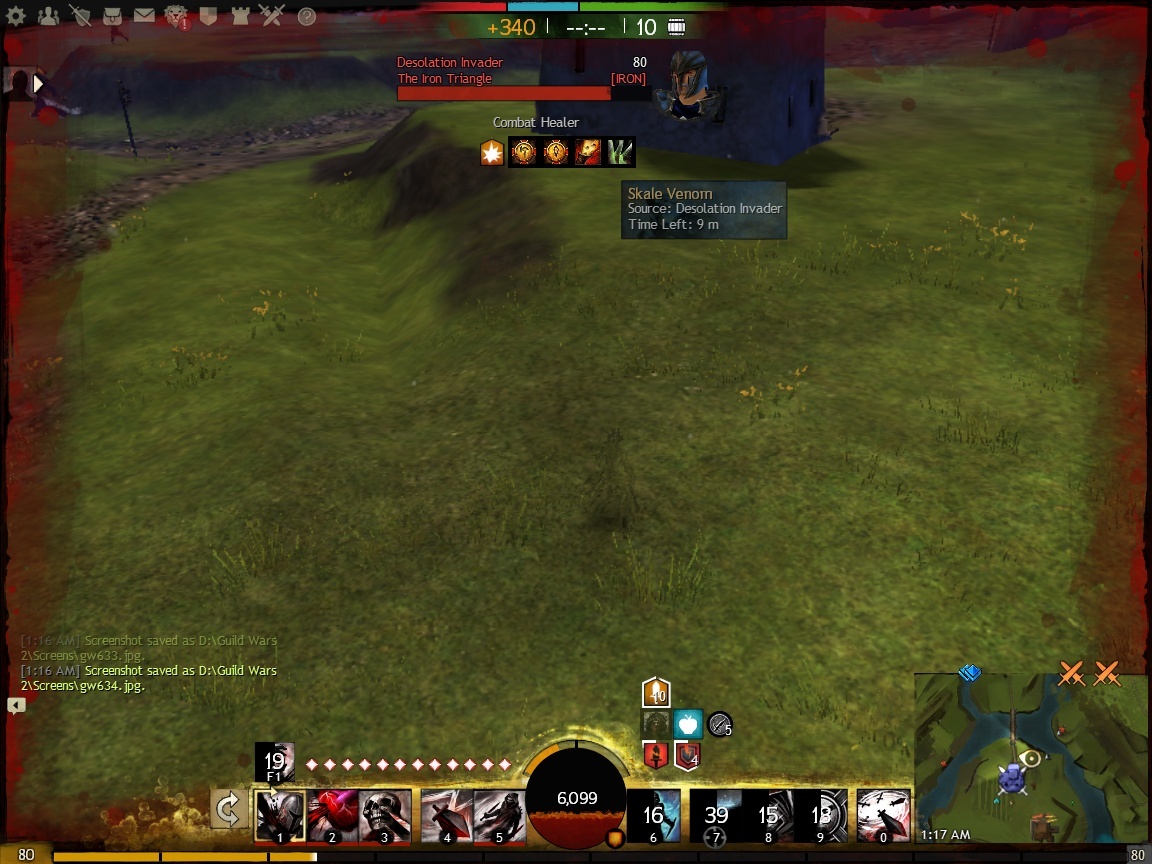Open the contacts and LFG panel
The width and height of the screenshot is (1152, 864).
click(48, 16)
